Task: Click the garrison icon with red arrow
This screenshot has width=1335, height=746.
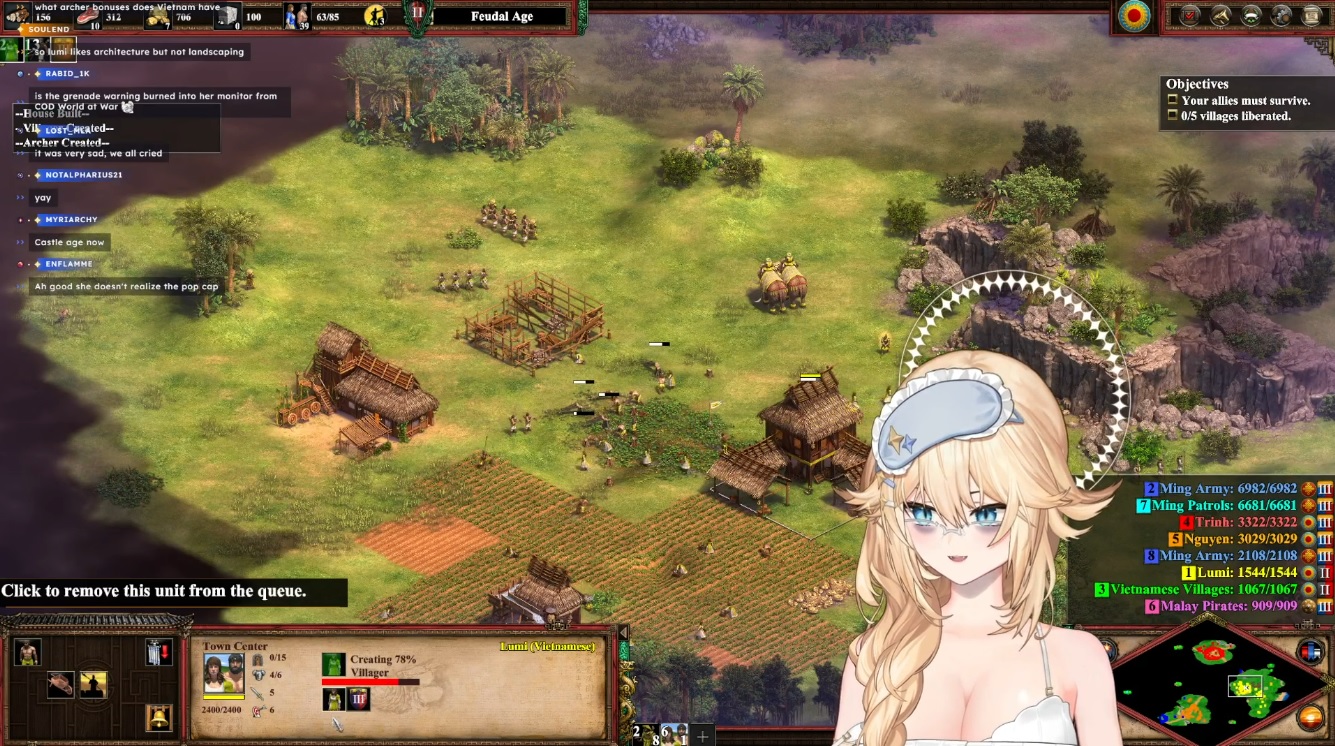Action: click(x=158, y=652)
